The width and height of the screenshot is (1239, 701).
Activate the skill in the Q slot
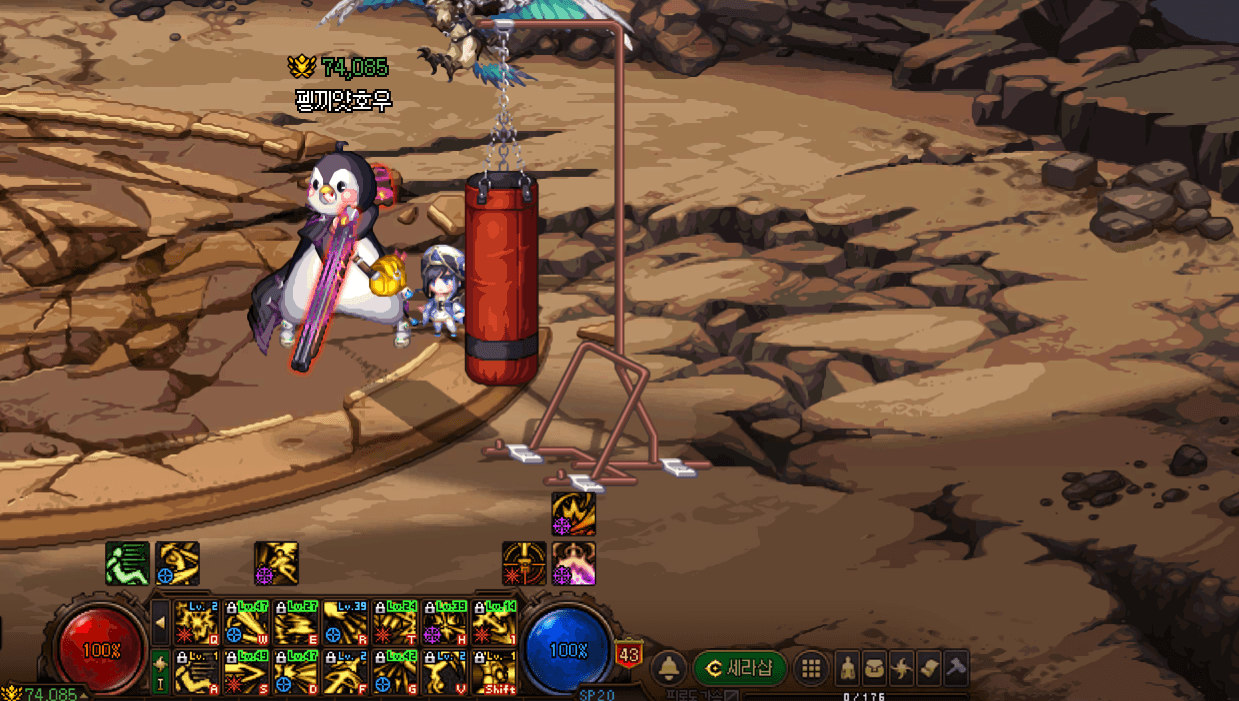point(196,621)
